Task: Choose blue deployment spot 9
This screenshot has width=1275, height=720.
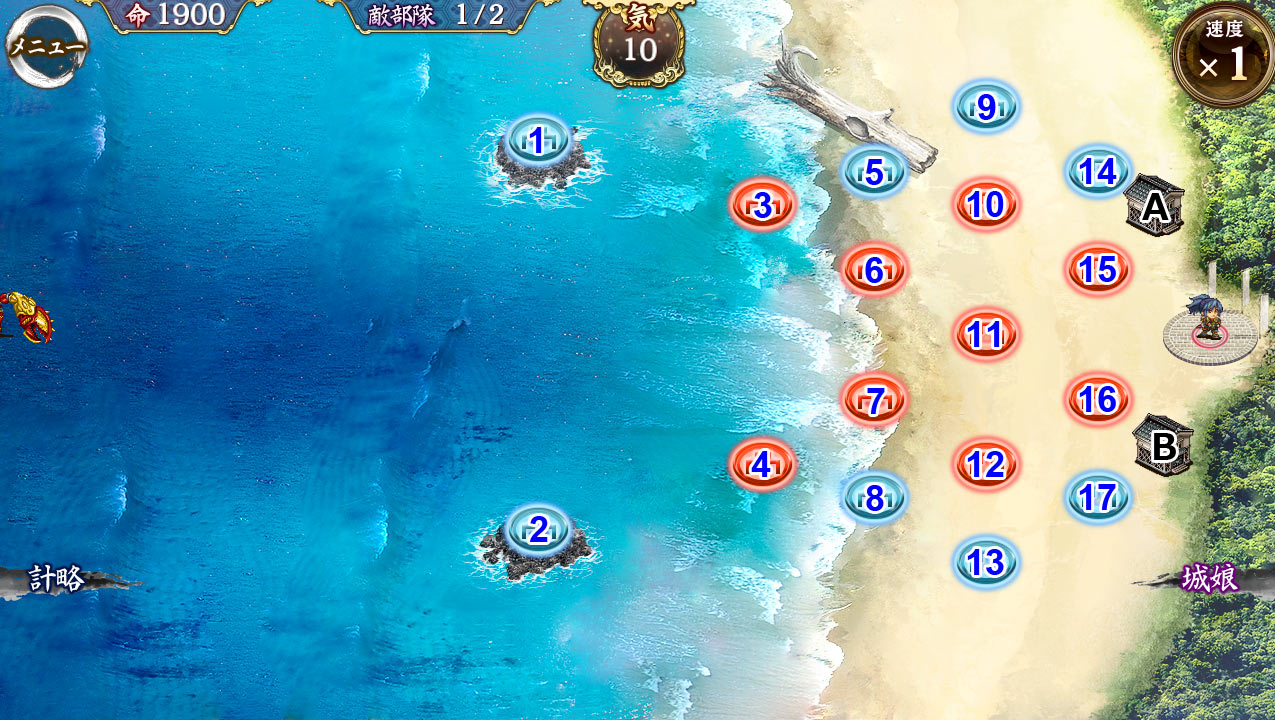Action: tap(986, 107)
